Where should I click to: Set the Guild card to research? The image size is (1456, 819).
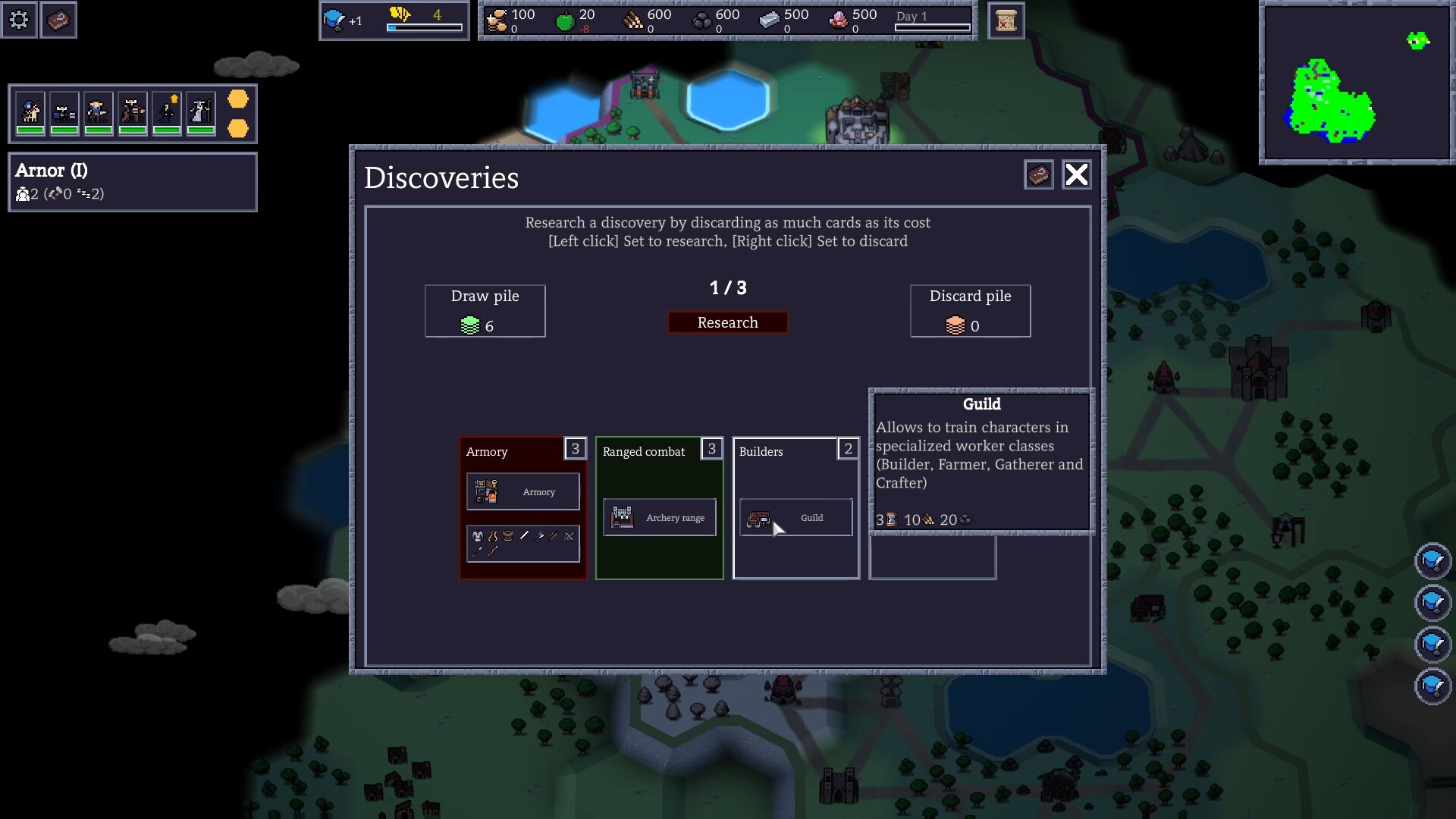coord(795,518)
